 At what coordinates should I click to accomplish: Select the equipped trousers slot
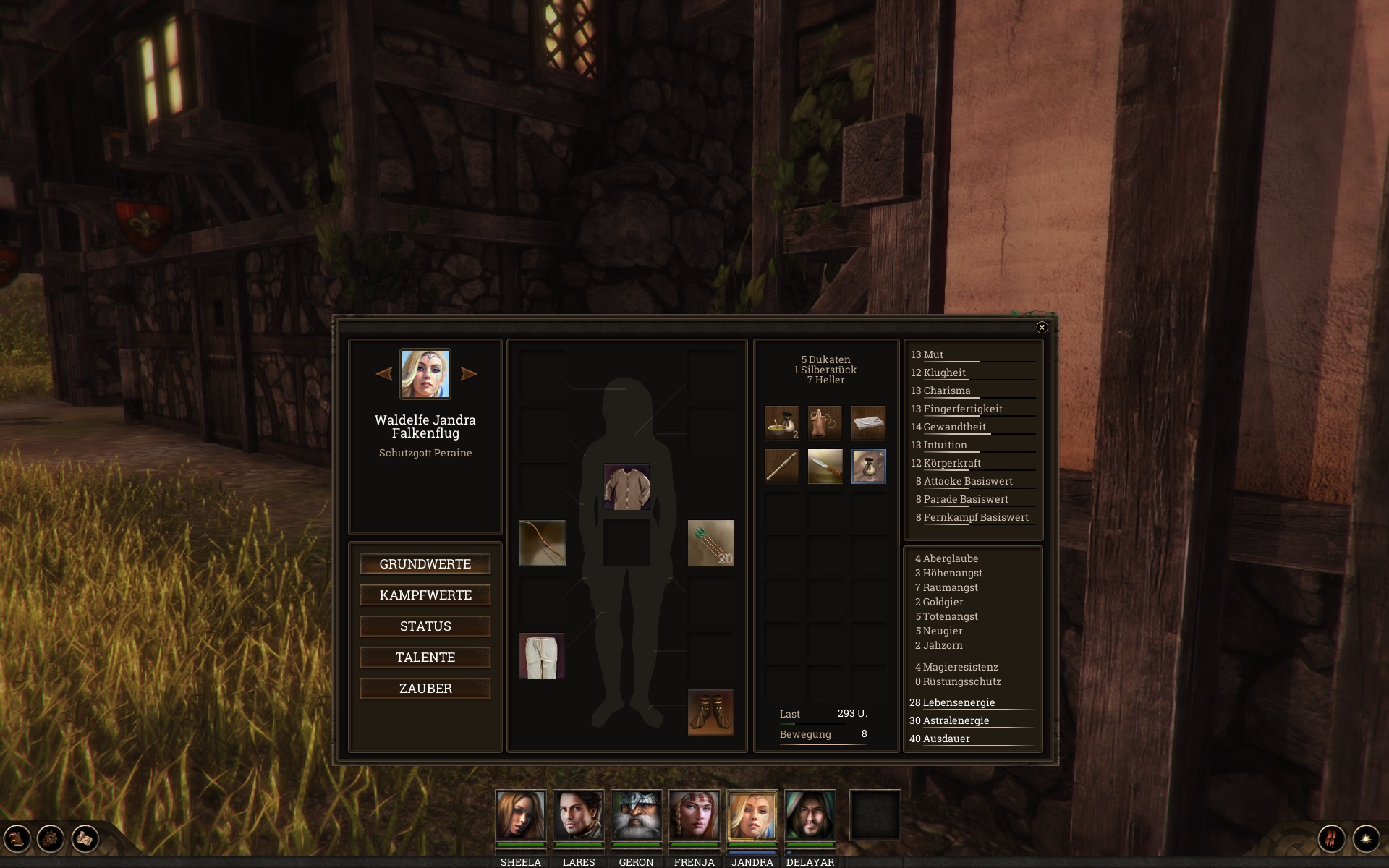pyautogui.click(x=543, y=656)
